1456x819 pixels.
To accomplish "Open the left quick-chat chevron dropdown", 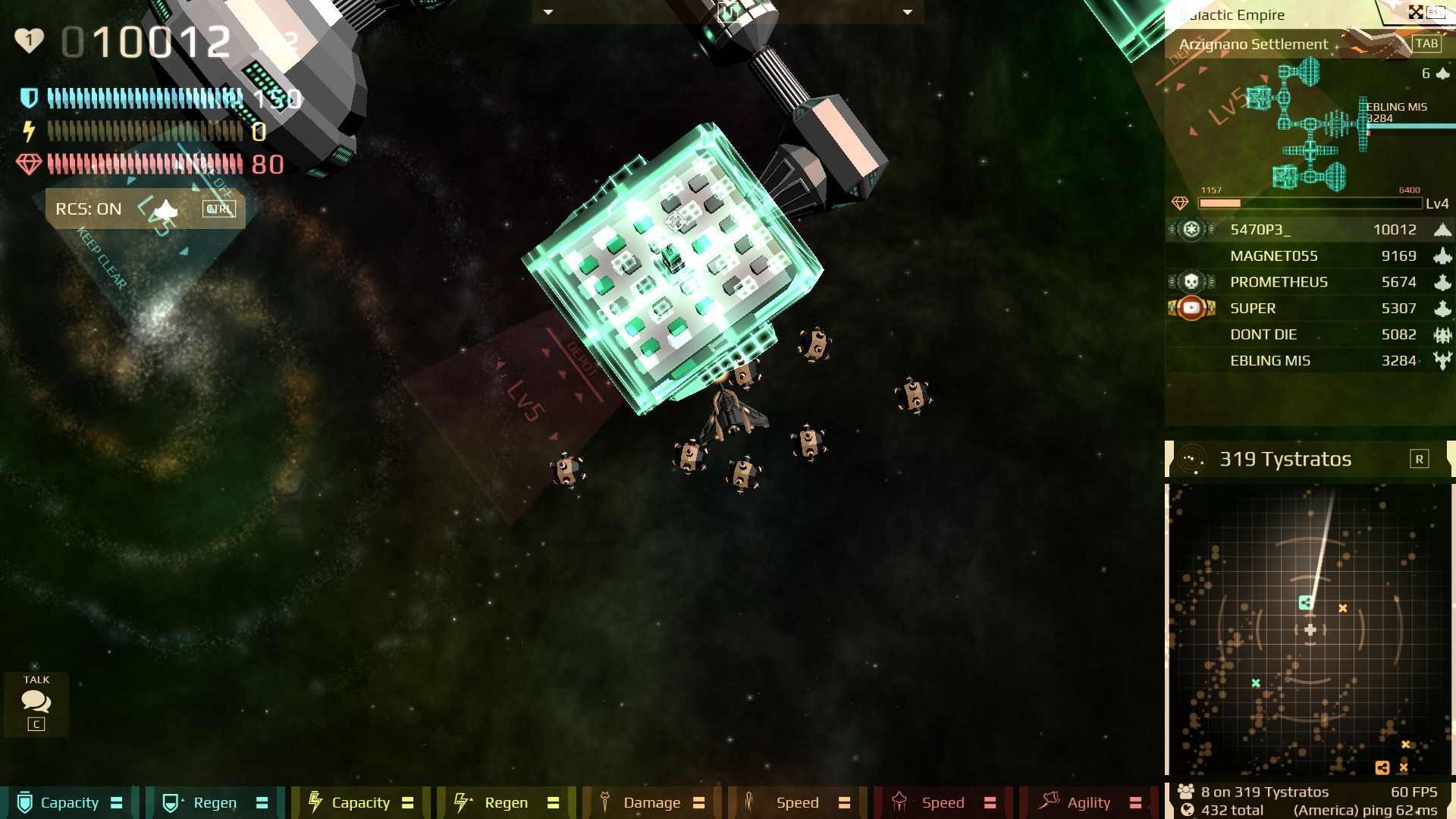I will 548,13.
